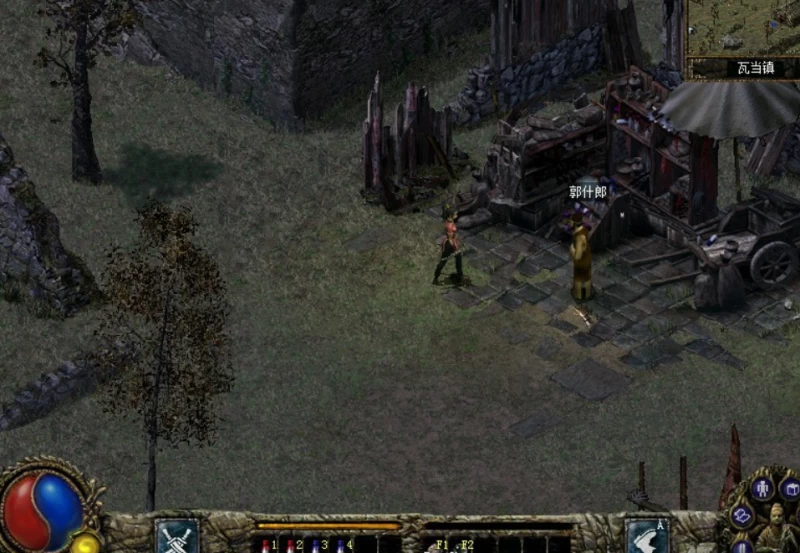The image size is (800, 553).
Task: Click the yellow swirl orb button
Action: [87, 544]
